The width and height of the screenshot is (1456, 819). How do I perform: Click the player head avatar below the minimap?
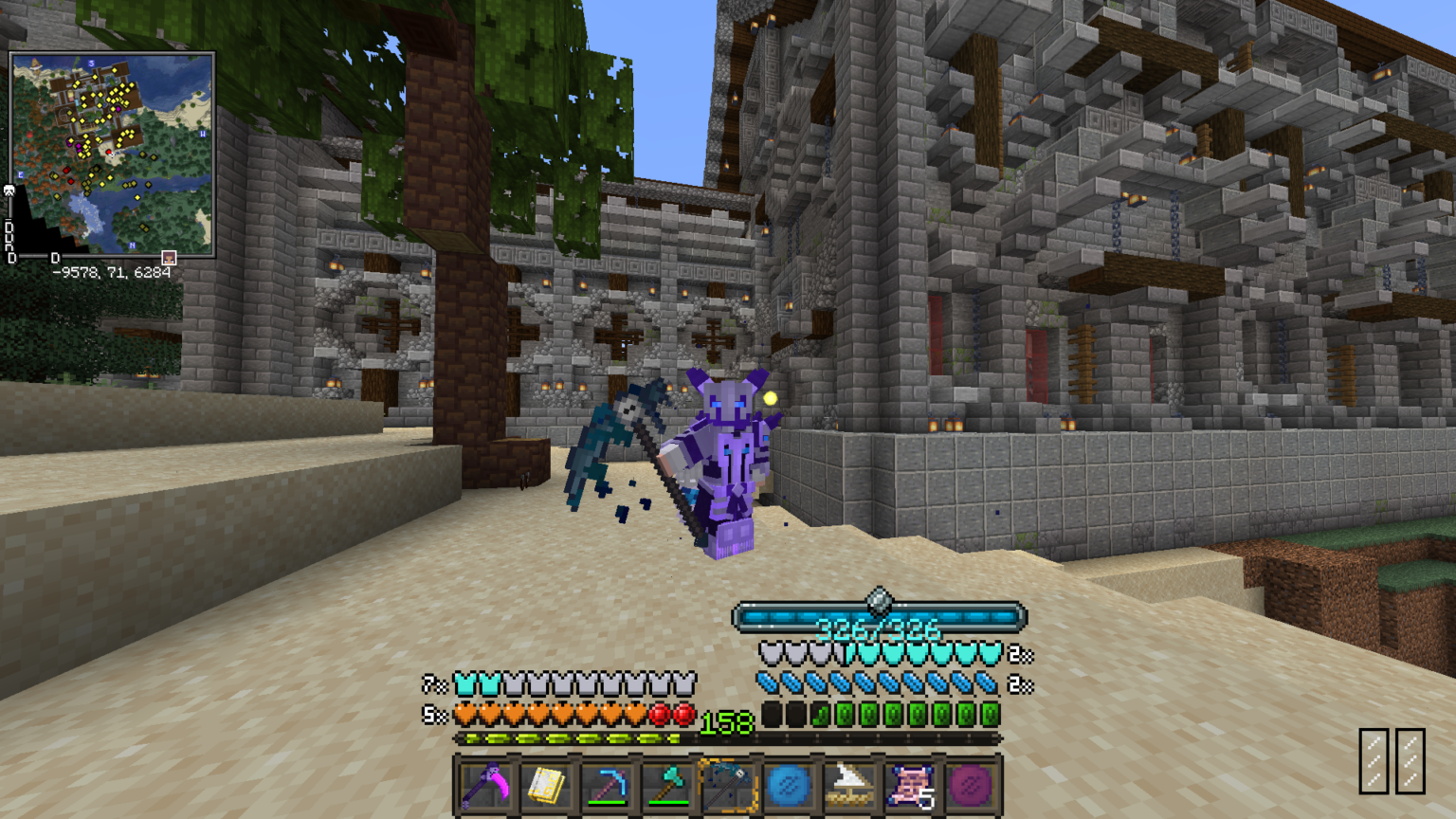(167, 257)
